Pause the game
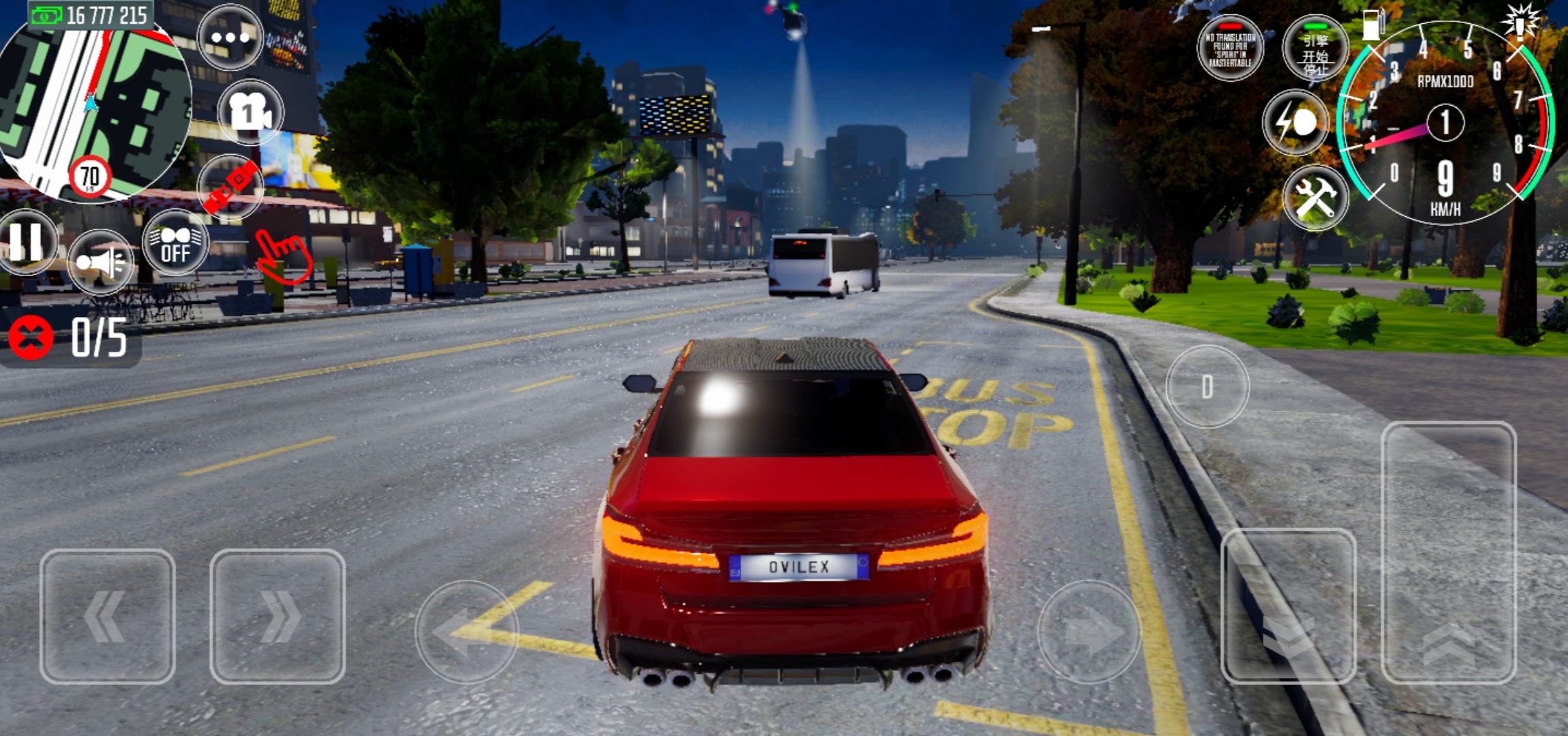The image size is (1568, 736). pos(27,242)
